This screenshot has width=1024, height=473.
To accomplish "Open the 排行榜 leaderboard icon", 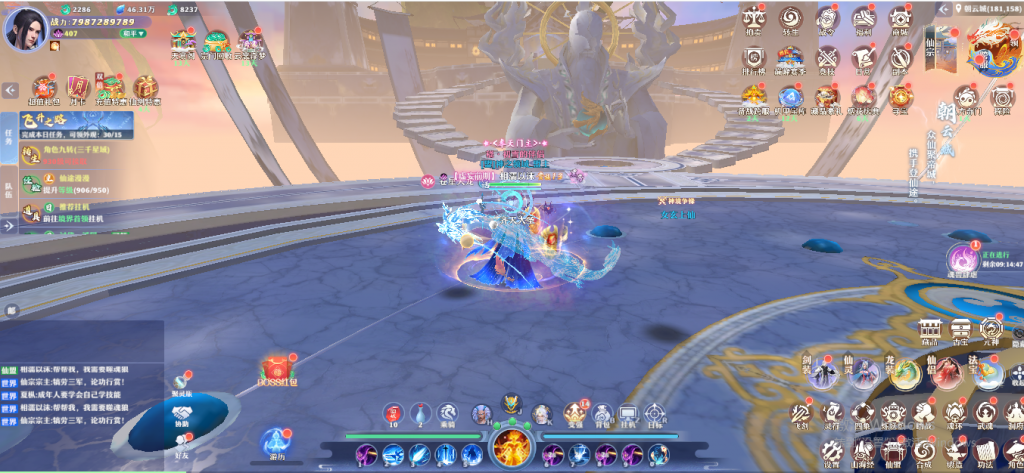I will (x=754, y=57).
